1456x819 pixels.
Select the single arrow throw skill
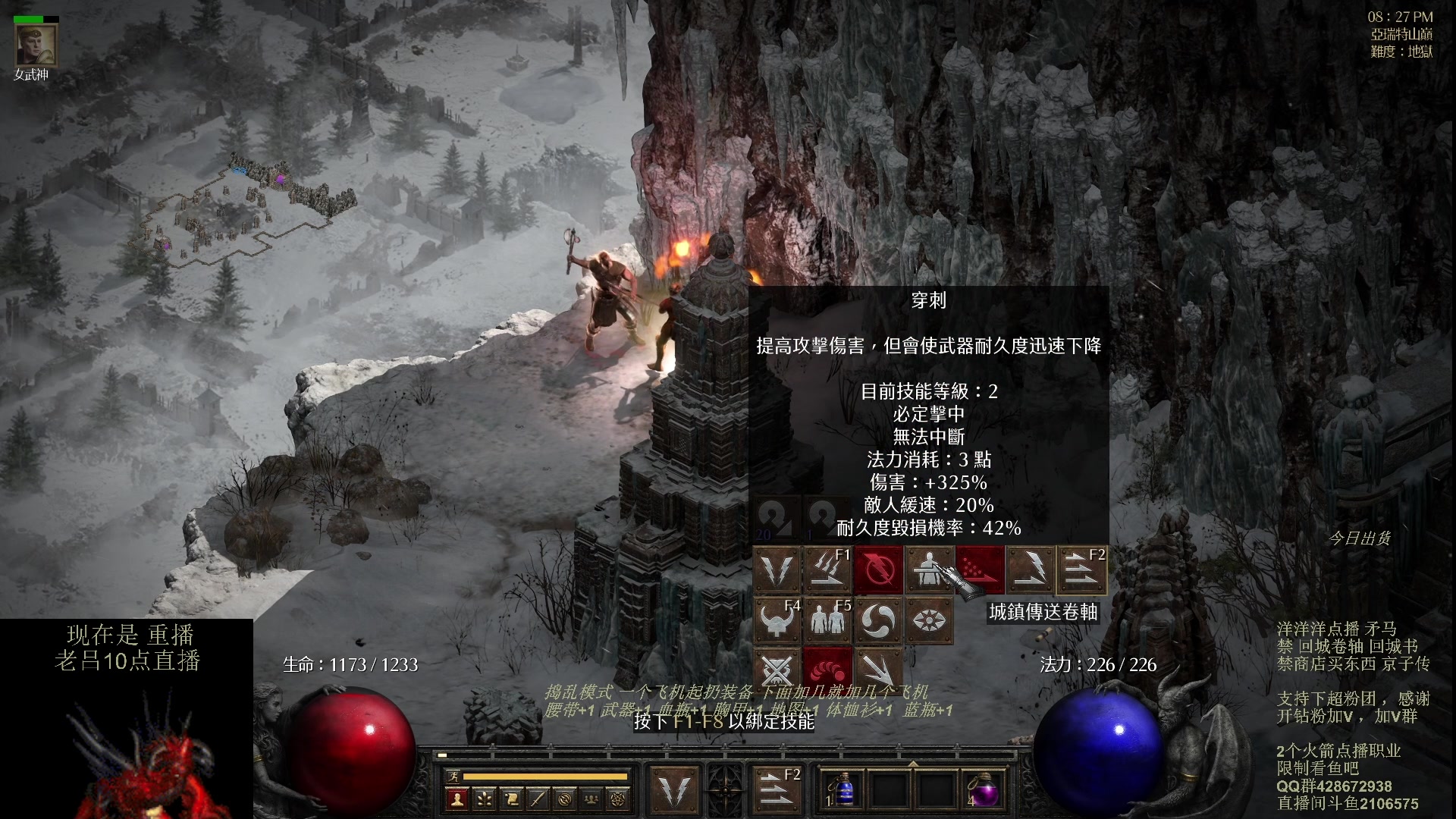(878, 670)
